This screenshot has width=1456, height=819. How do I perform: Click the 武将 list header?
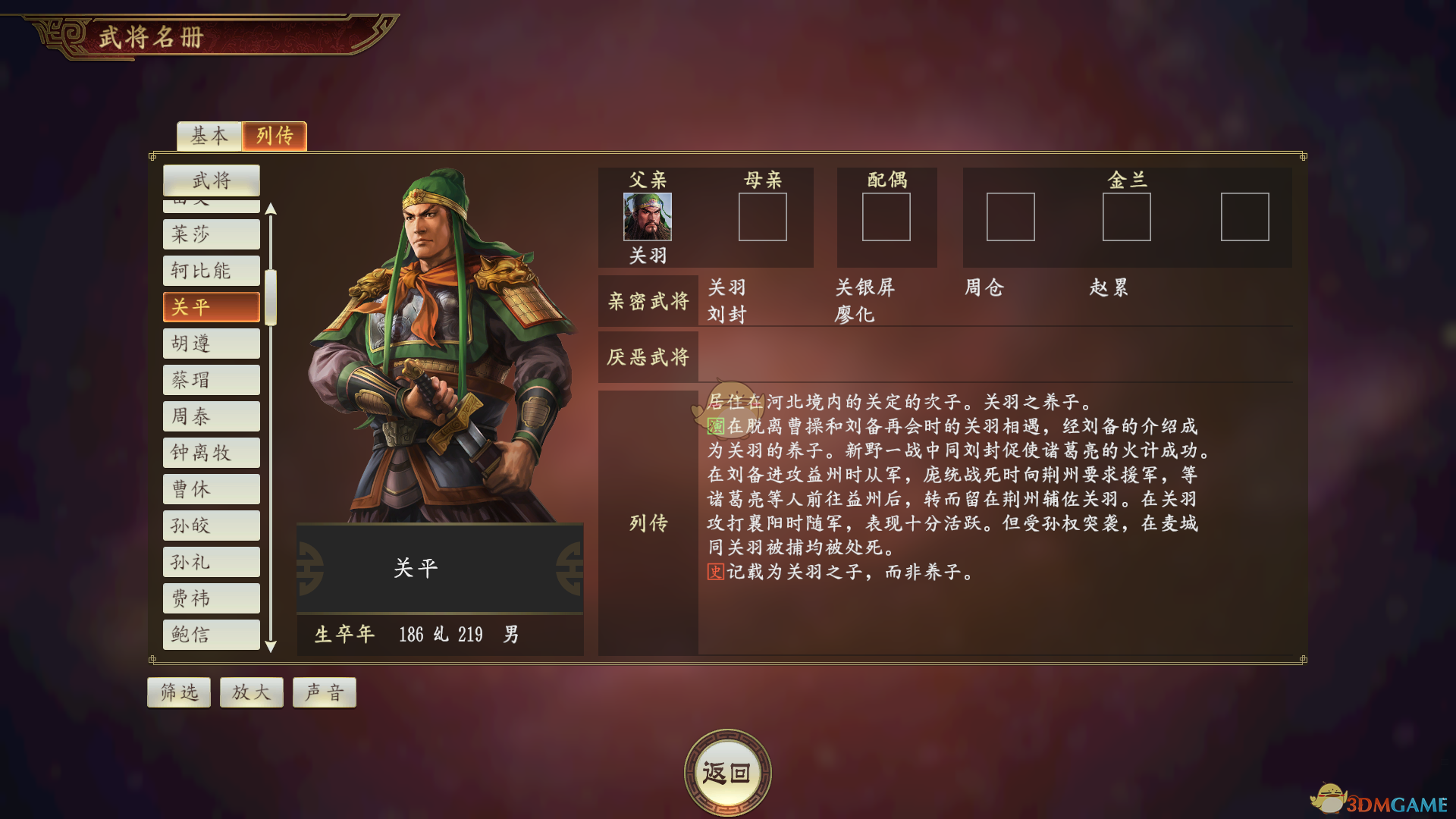(212, 180)
